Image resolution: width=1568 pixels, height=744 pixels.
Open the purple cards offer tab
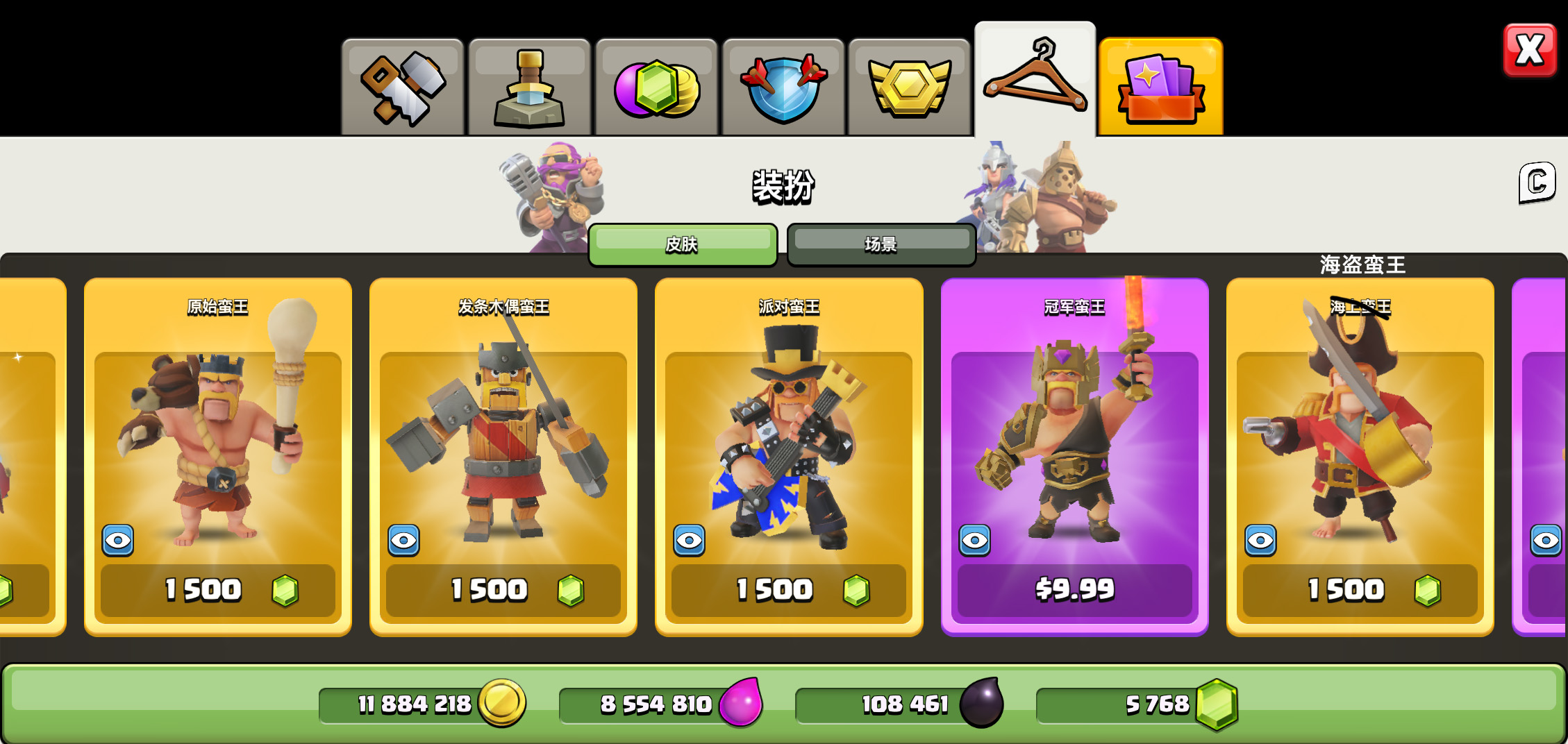tap(1160, 87)
